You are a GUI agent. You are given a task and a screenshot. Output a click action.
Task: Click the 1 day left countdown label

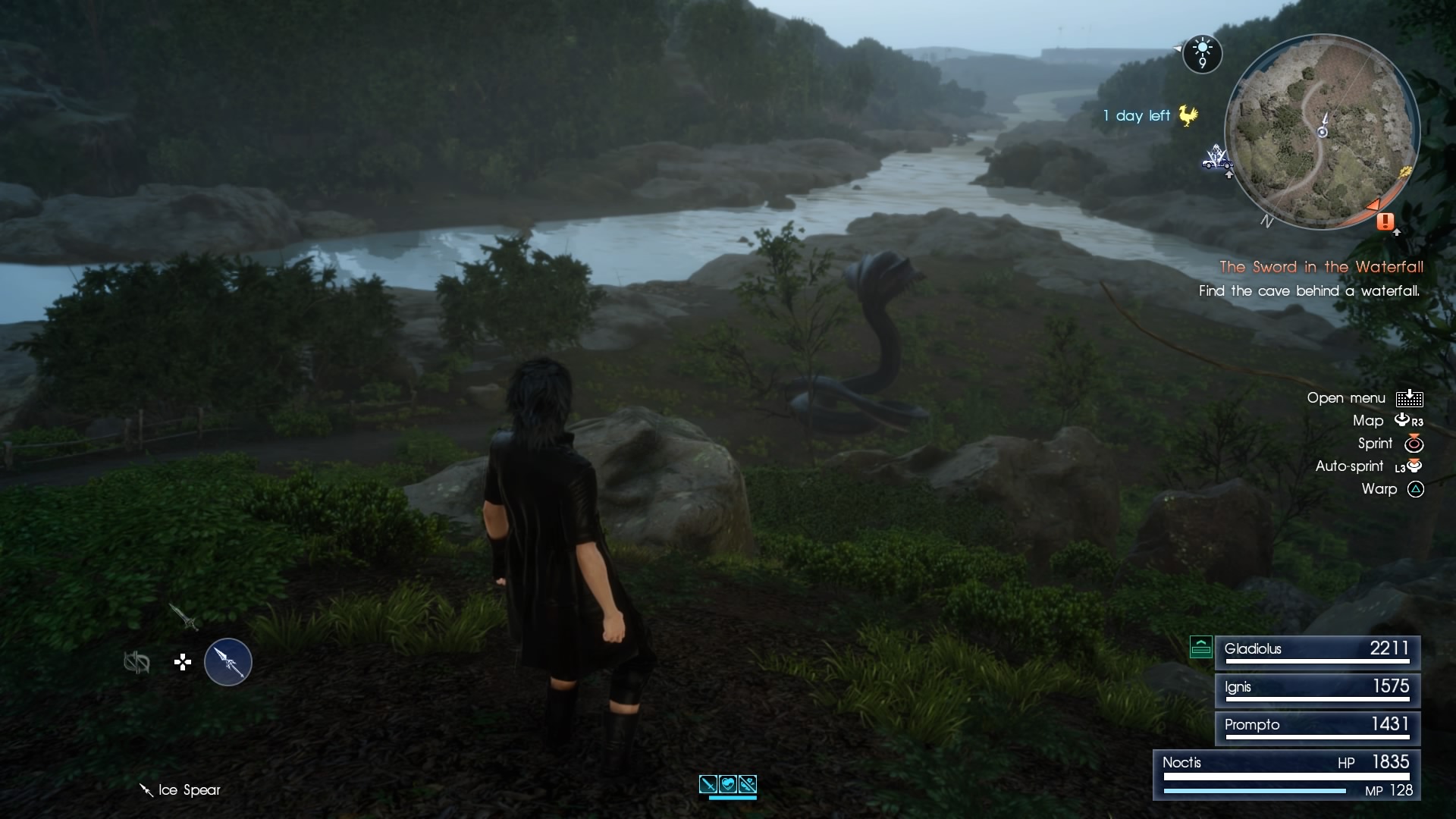tap(1137, 116)
